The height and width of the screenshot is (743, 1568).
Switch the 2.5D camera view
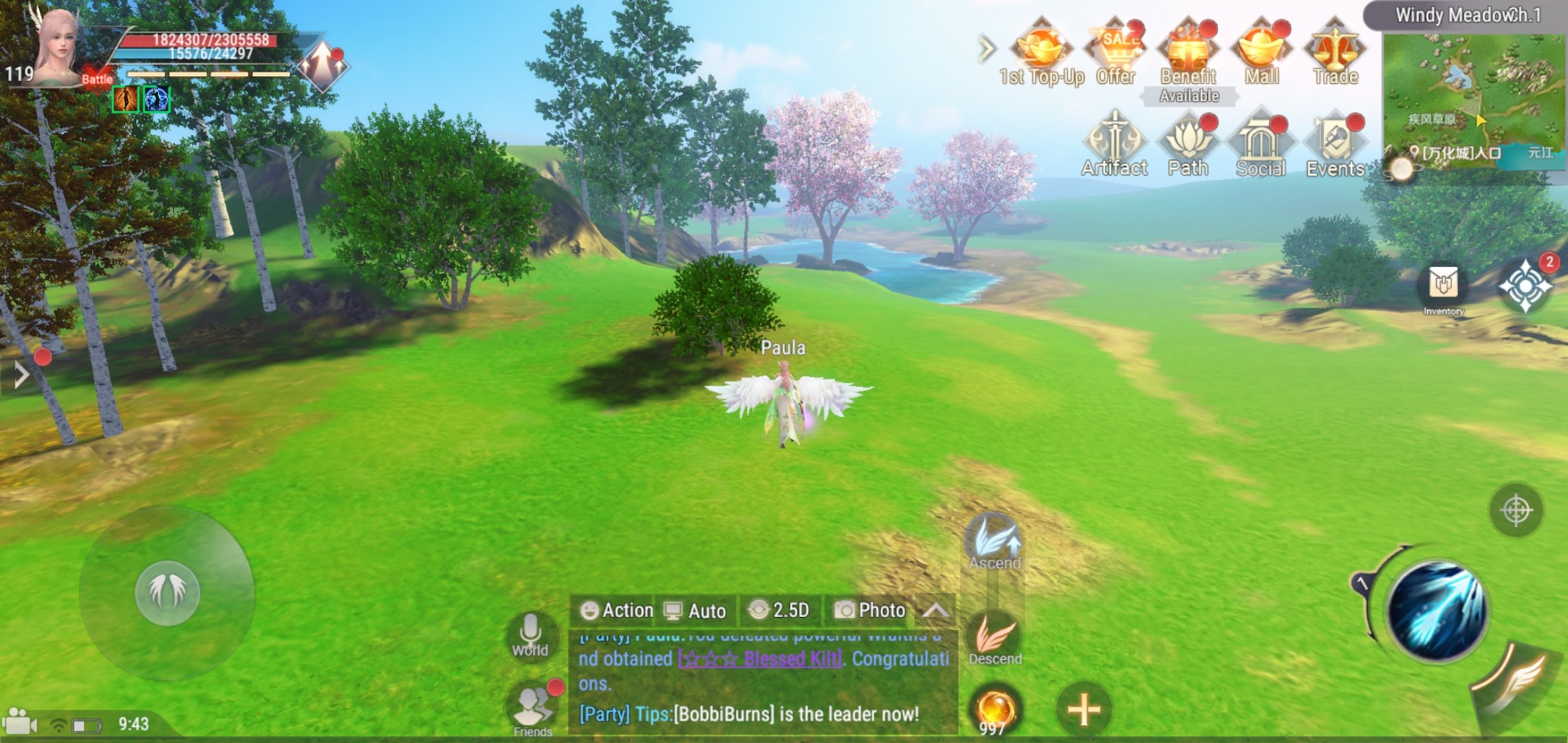[x=779, y=610]
